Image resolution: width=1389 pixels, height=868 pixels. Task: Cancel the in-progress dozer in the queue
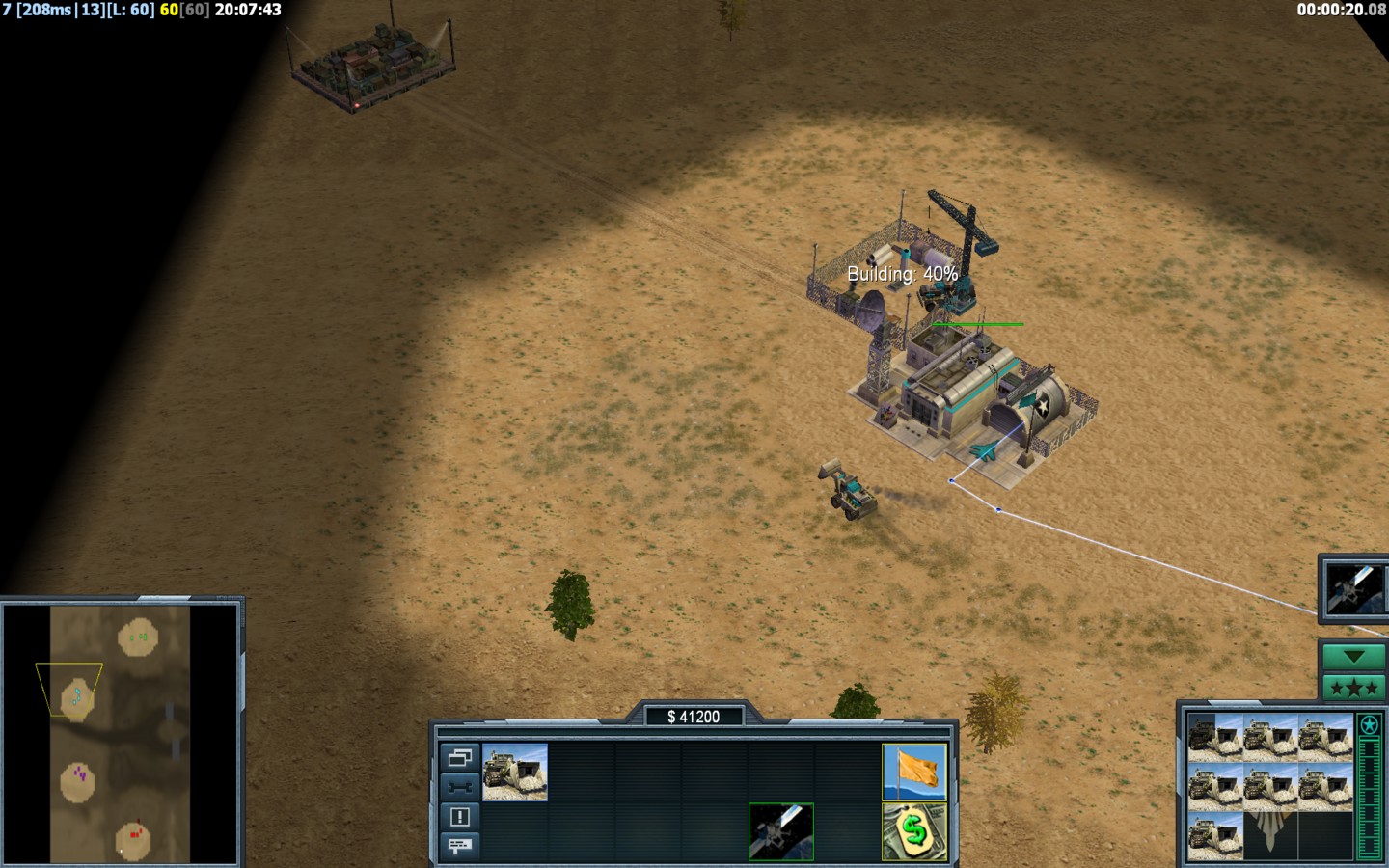[x=1214, y=737]
